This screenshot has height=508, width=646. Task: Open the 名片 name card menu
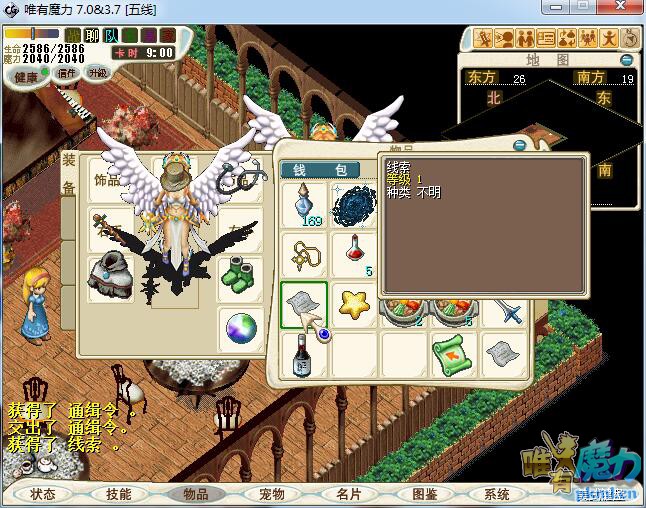tap(349, 494)
